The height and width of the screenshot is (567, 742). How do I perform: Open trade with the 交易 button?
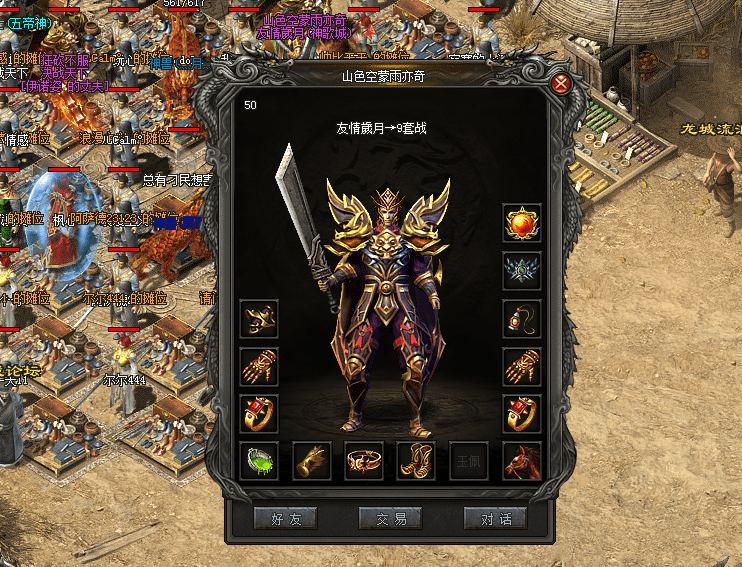pos(390,518)
